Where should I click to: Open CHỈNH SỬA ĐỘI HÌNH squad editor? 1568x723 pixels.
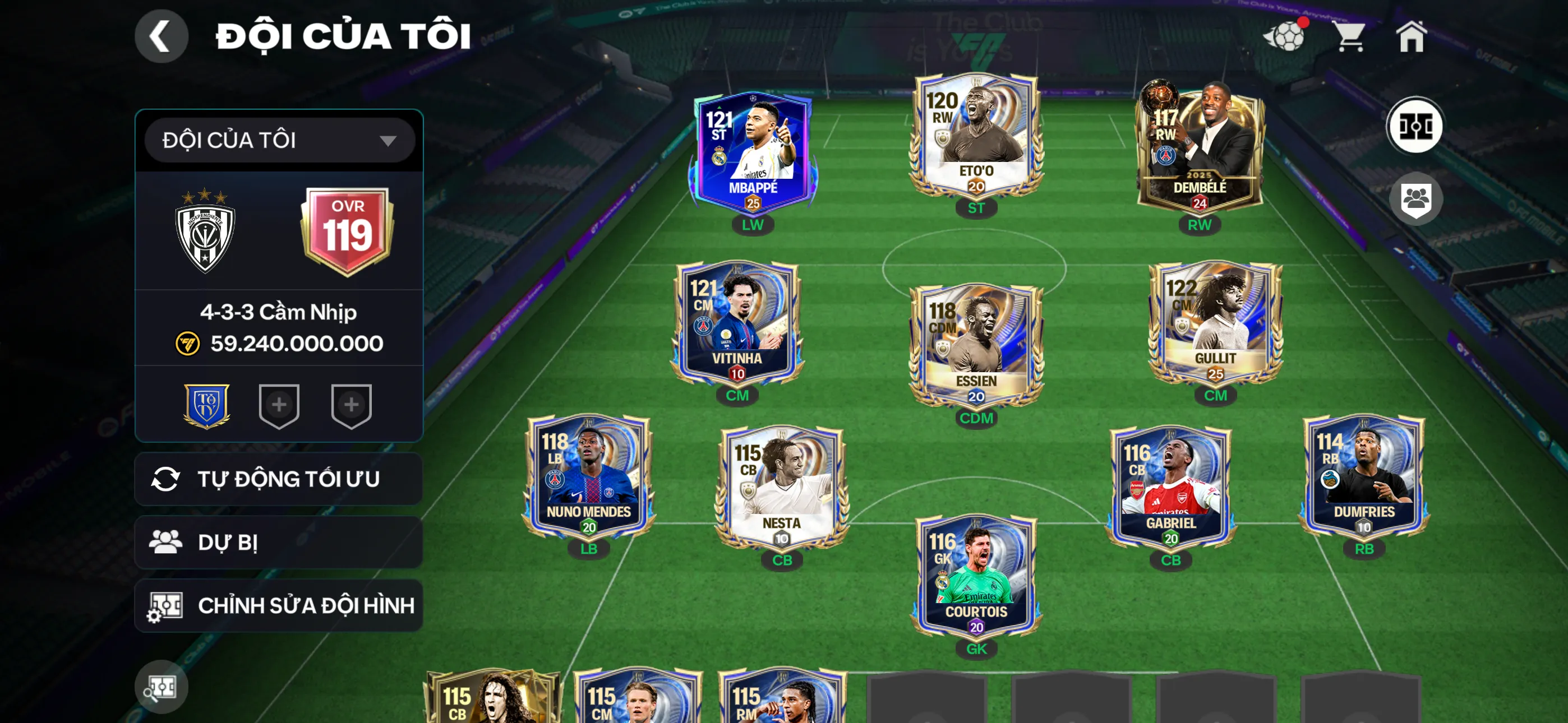point(278,605)
